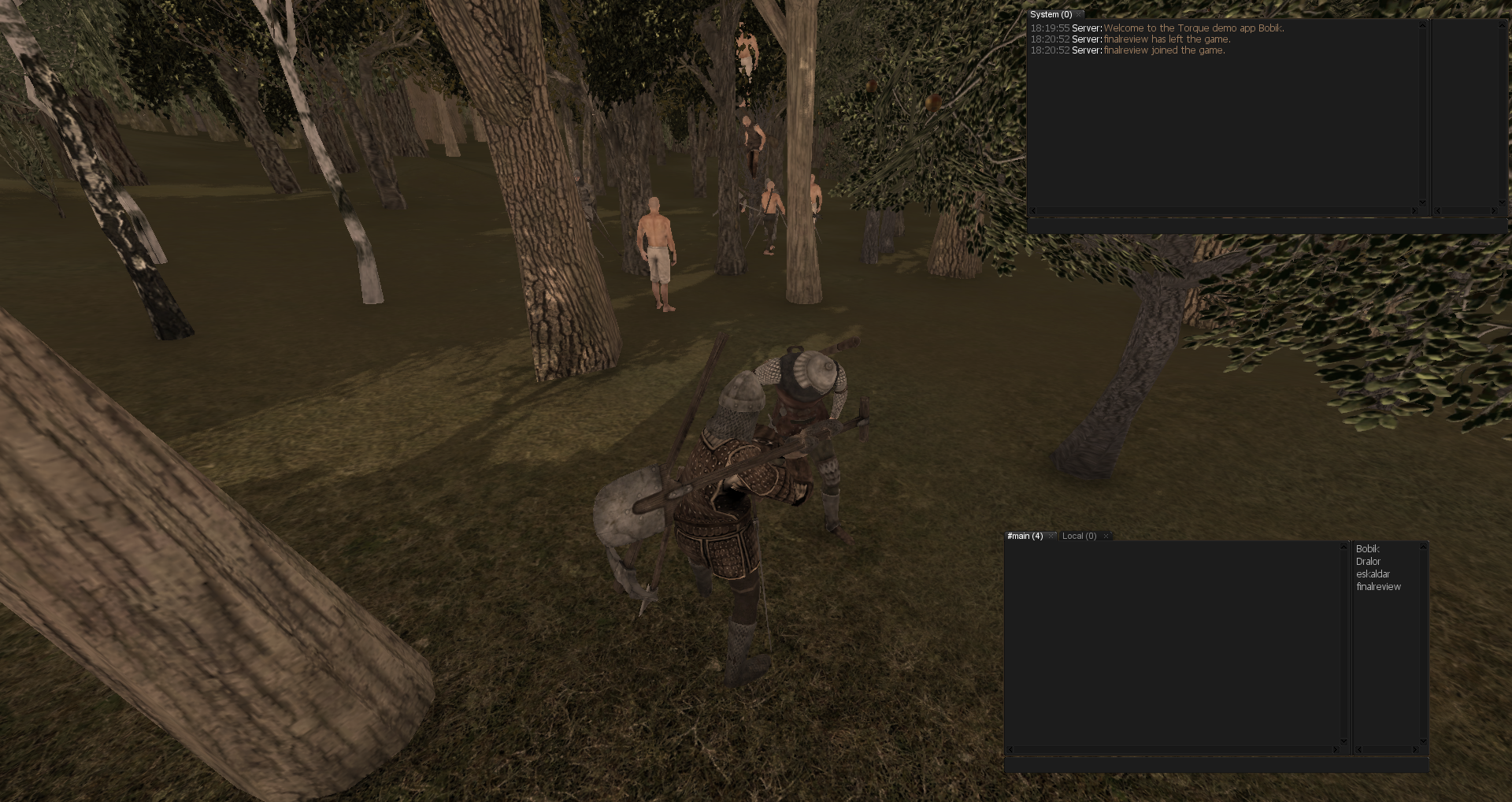Select finalreview in the player list
This screenshot has width=1512, height=802.
tap(1379, 587)
